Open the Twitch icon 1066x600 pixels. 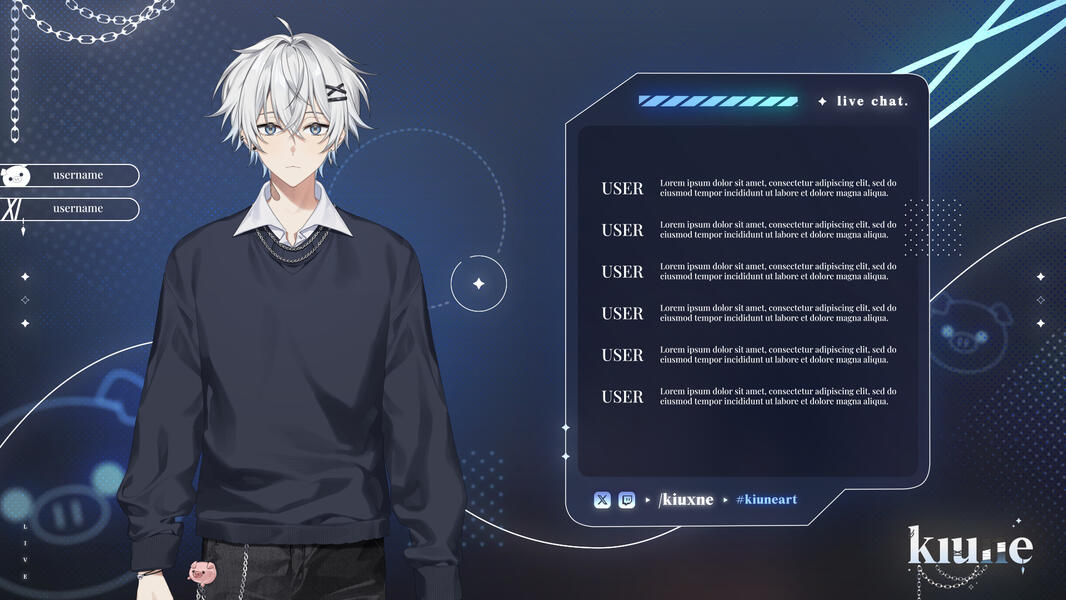pos(627,500)
